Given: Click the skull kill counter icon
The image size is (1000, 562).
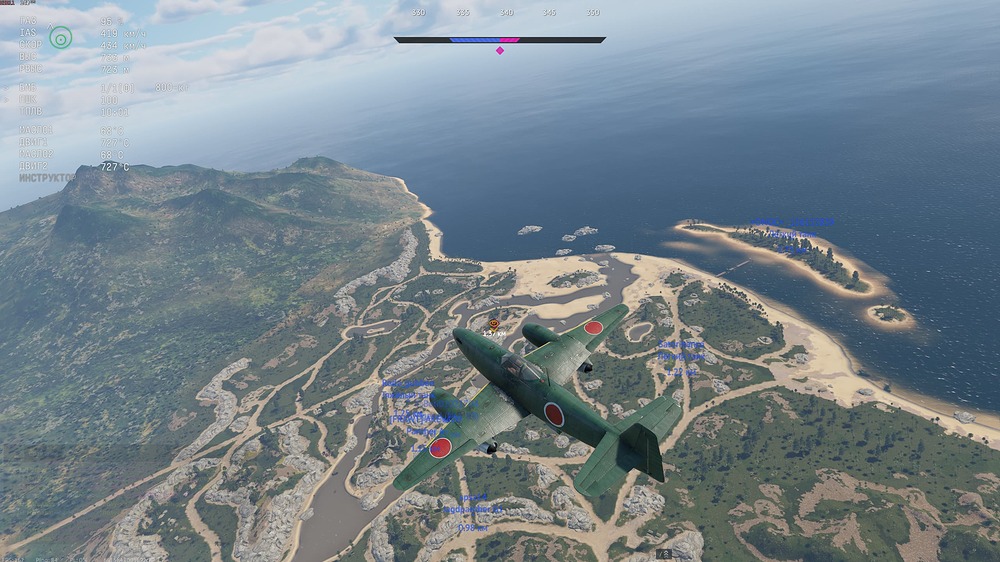Looking at the screenshot, I should point(665,553).
